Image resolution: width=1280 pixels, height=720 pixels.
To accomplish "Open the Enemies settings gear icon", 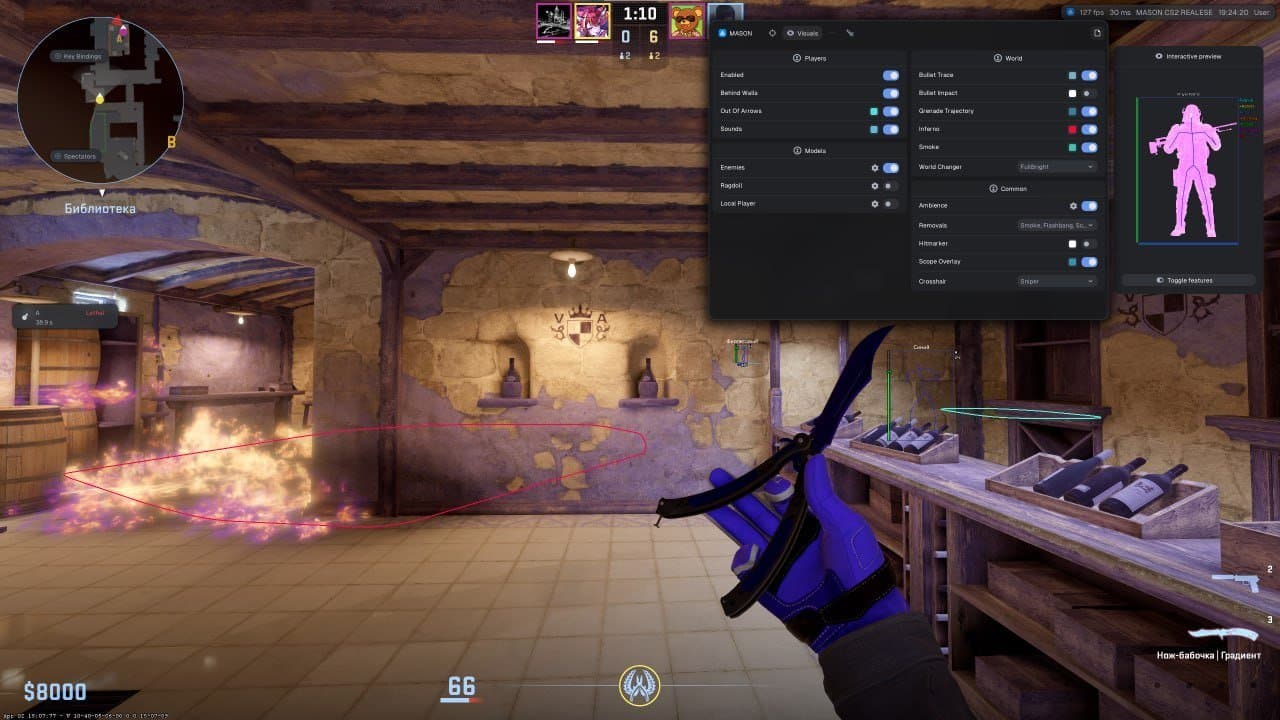I will coord(874,166).
